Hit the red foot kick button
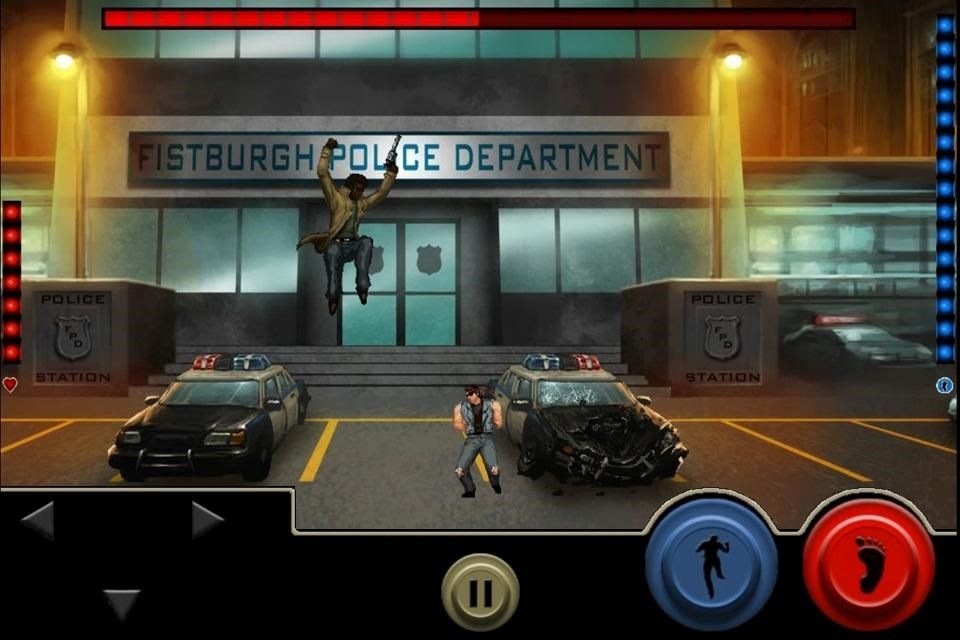 868,566
